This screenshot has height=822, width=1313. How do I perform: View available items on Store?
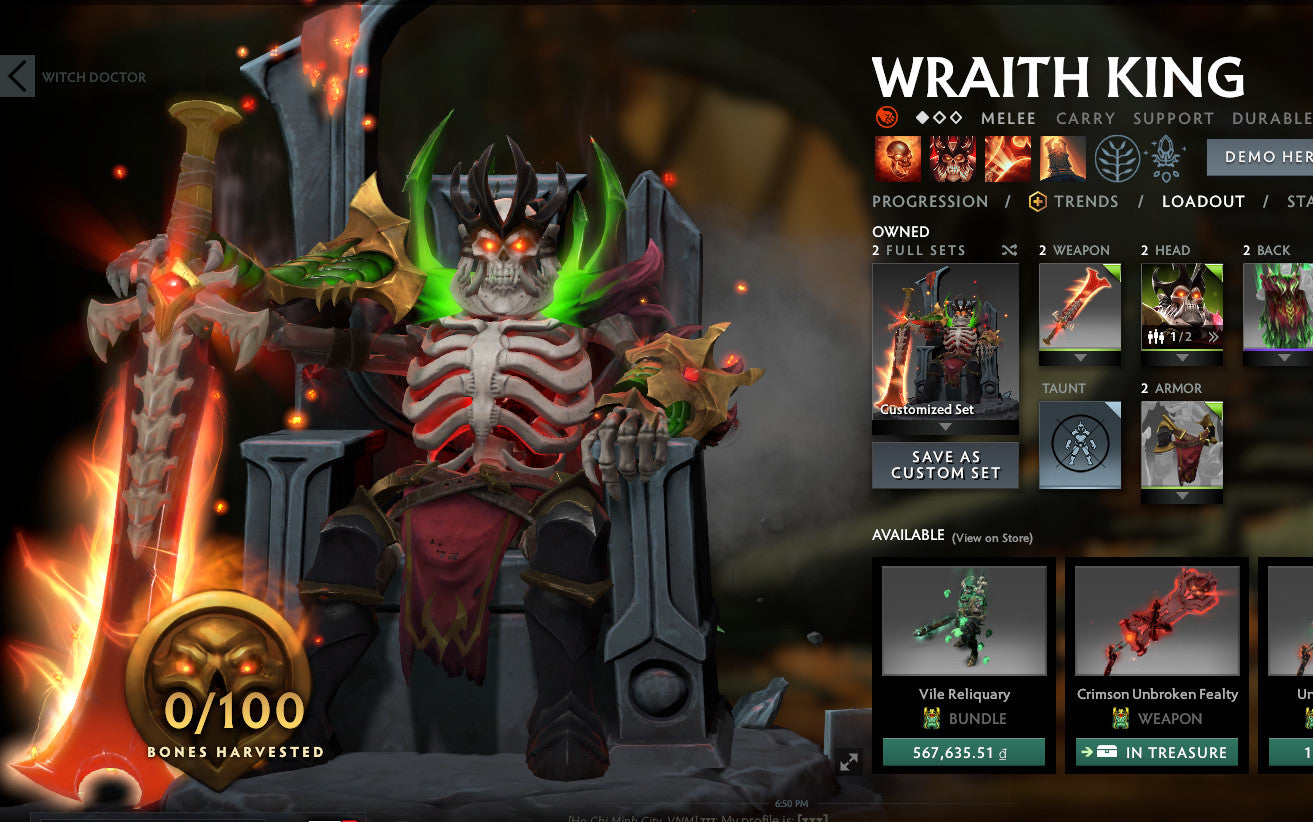pyautogui.click(x=992, y=538)
